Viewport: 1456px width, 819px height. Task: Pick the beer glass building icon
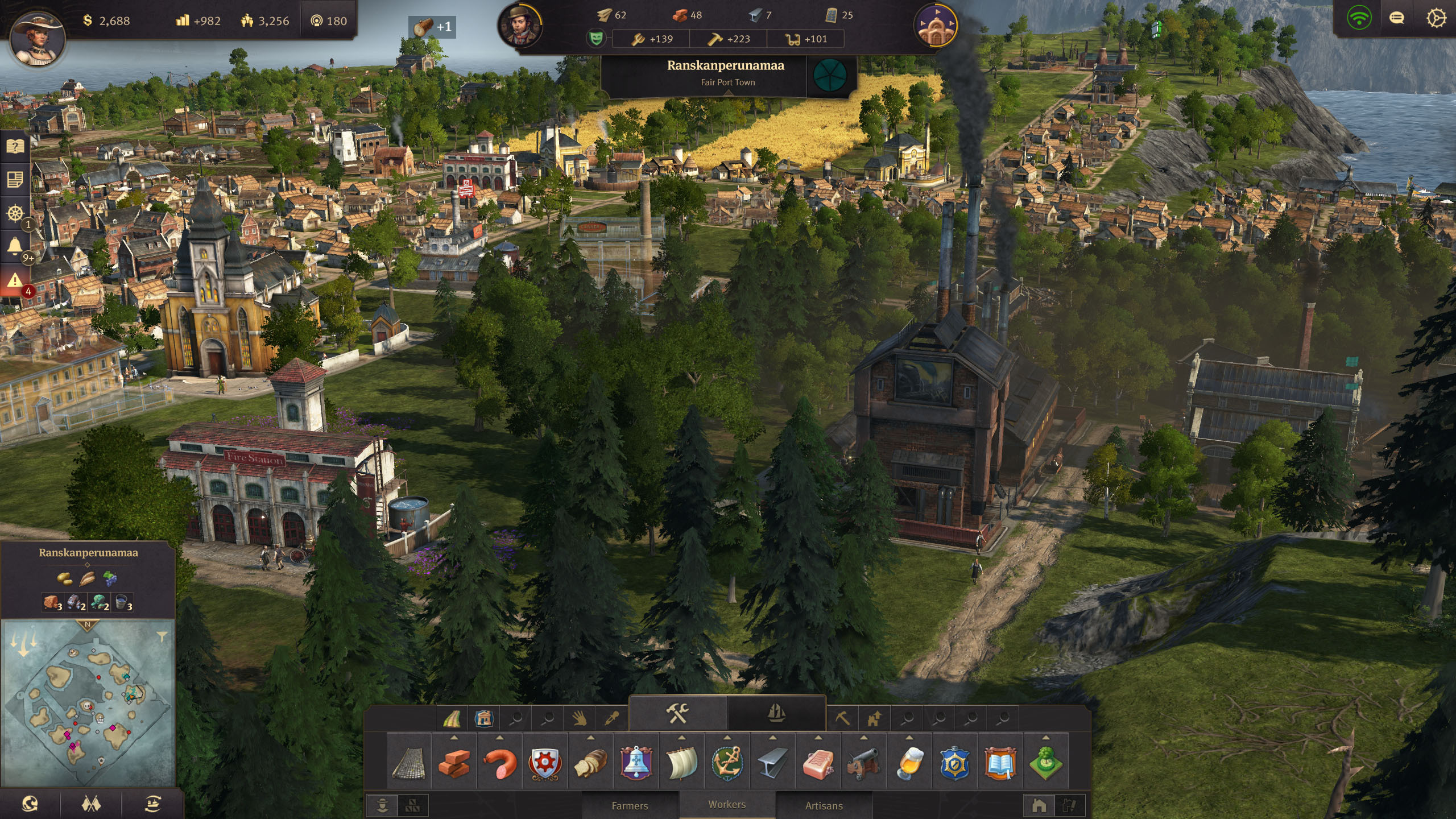[909, 763]
